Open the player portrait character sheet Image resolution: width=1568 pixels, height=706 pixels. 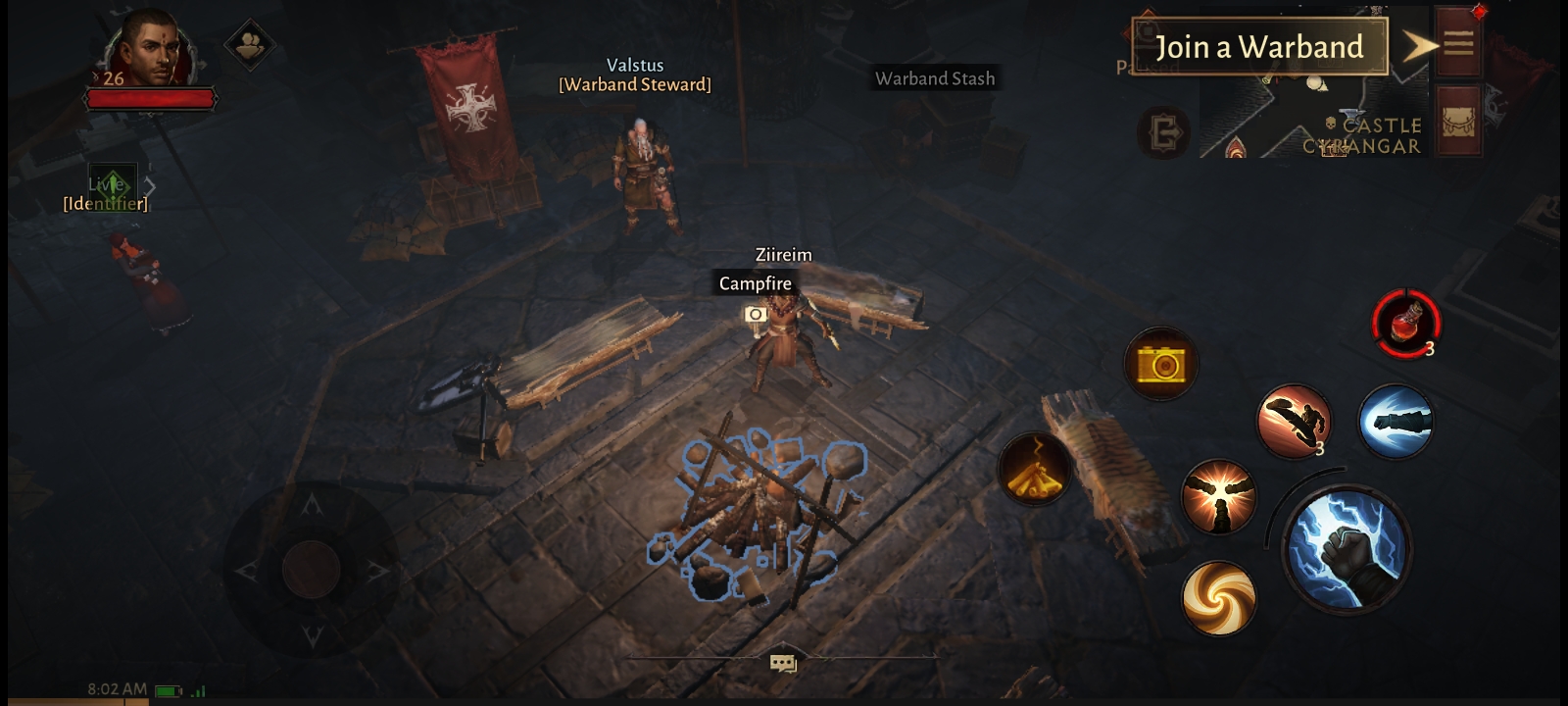[152, 51]
